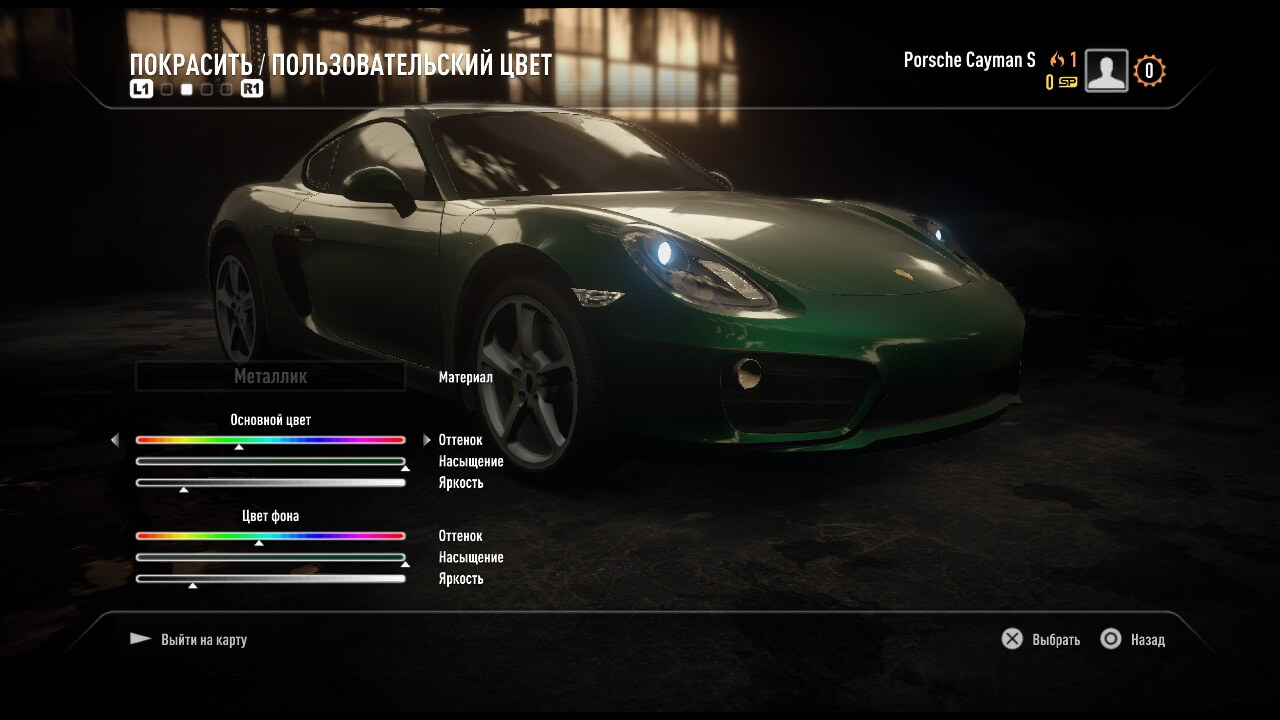Image resolution: width=1280 pixels, height=720 pixels.
Task: Set the Цвет фона Яркость slider
Action: point(270,578)
